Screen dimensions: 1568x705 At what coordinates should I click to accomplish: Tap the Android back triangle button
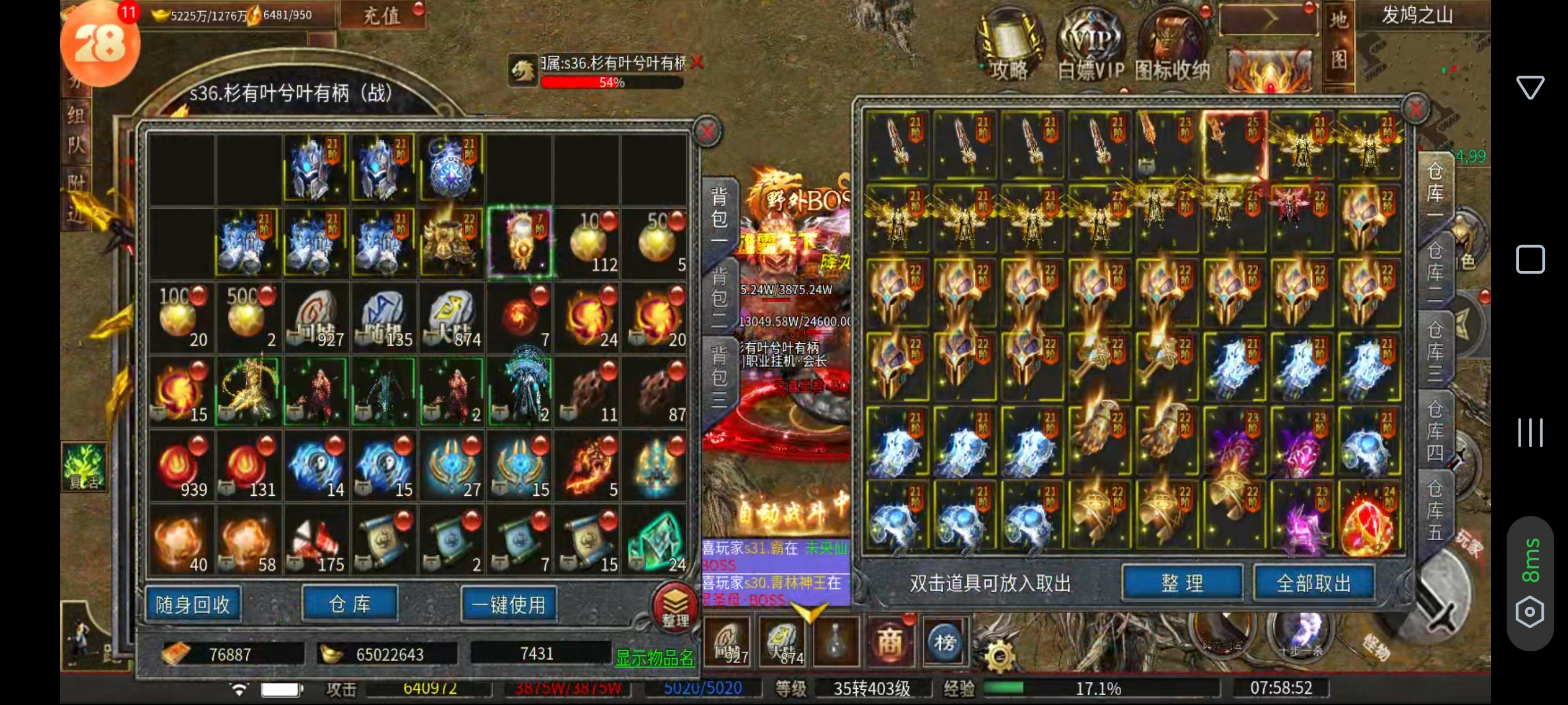click(x=1530, y=87)
